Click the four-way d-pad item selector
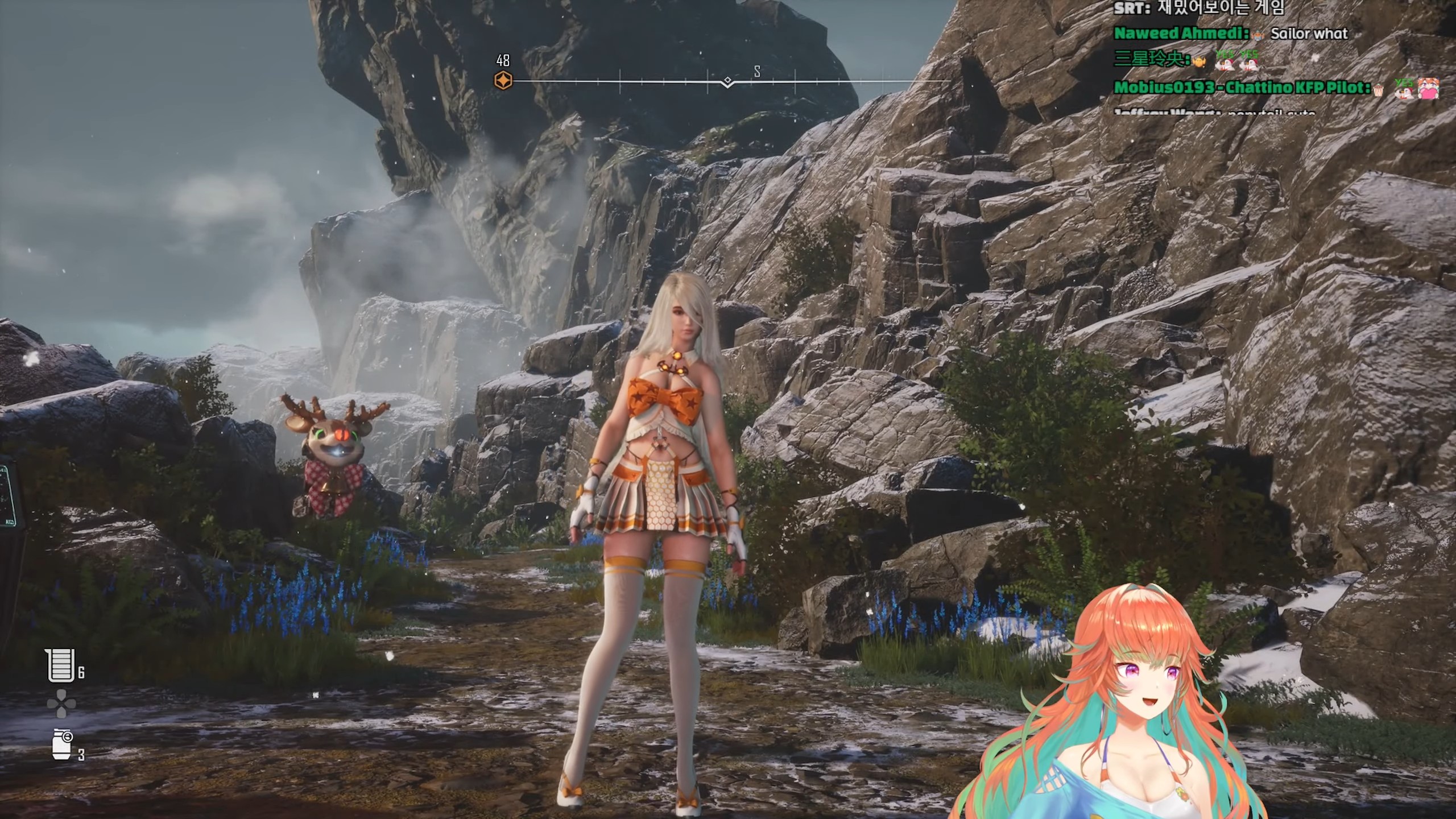The width and height of the screenshot is (1456, 819). (x=61, y=705)
